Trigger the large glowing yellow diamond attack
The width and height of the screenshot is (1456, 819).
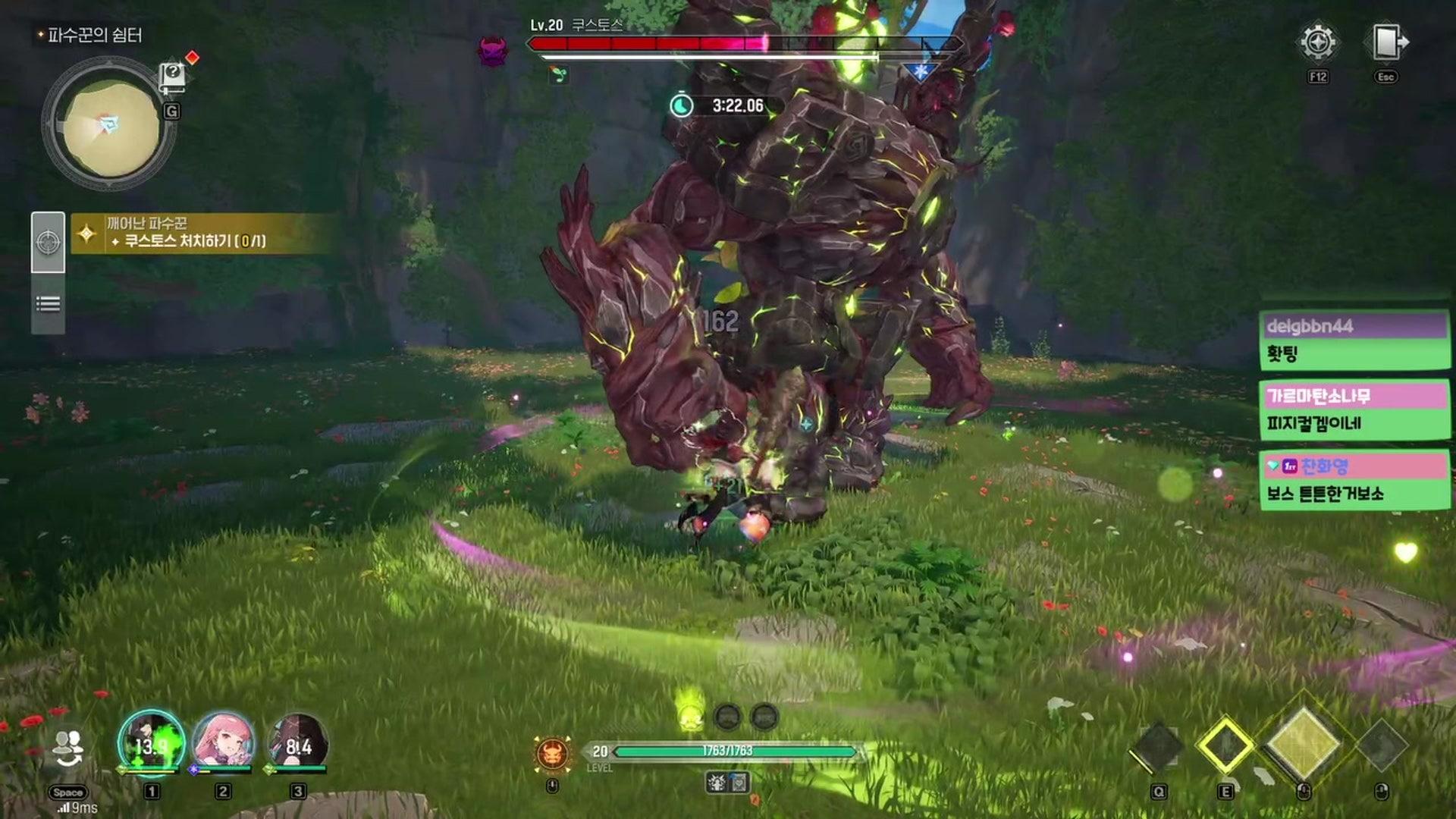tap(1304, 743)
